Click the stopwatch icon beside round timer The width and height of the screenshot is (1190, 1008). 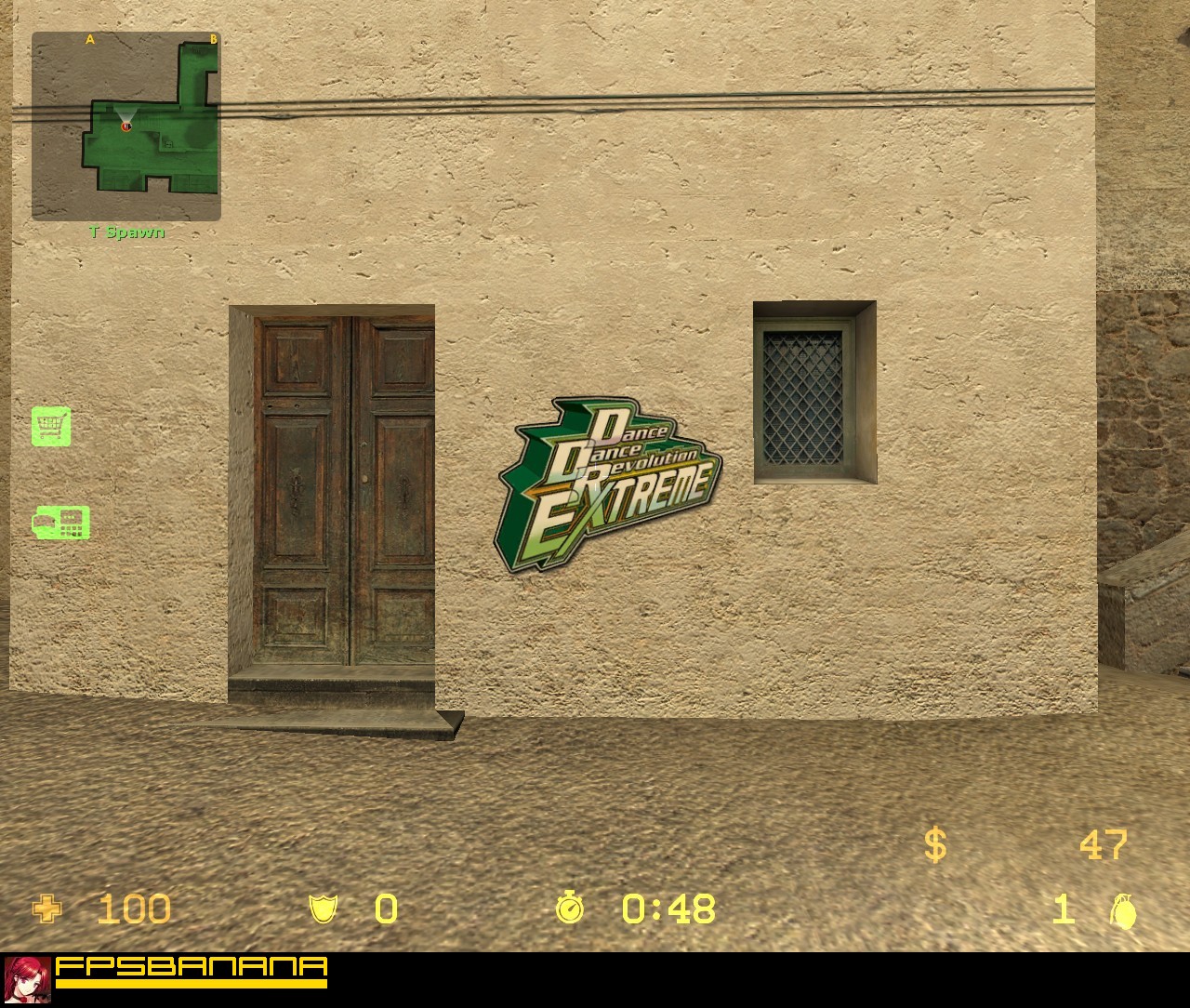[x=570, y=909]
